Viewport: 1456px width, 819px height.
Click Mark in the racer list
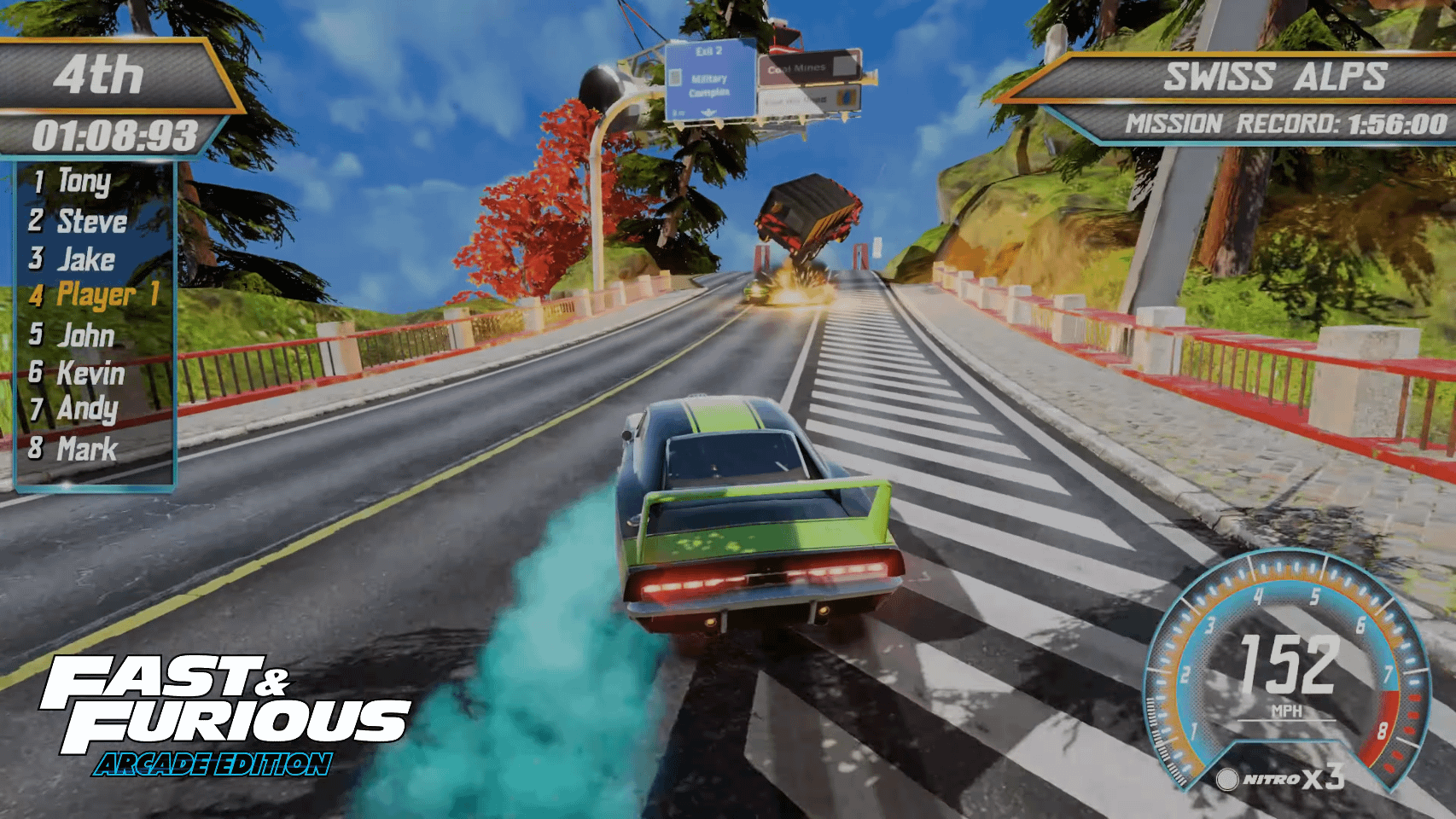[86, 449]
